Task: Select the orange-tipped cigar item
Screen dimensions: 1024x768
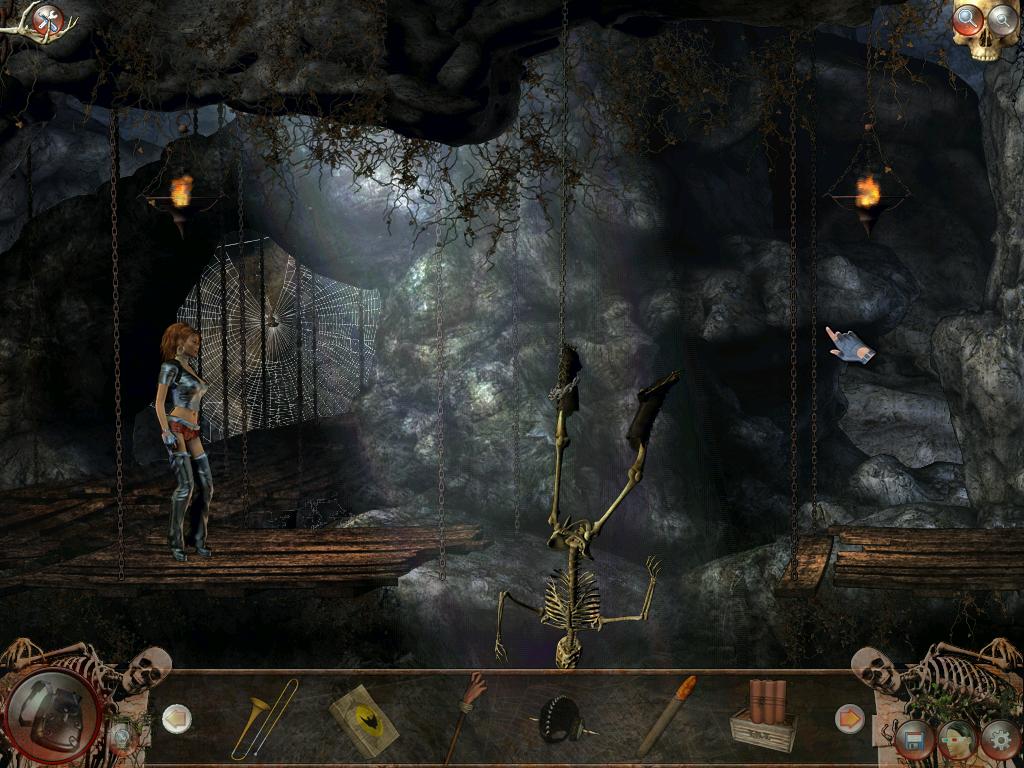Action: point(666,714)
